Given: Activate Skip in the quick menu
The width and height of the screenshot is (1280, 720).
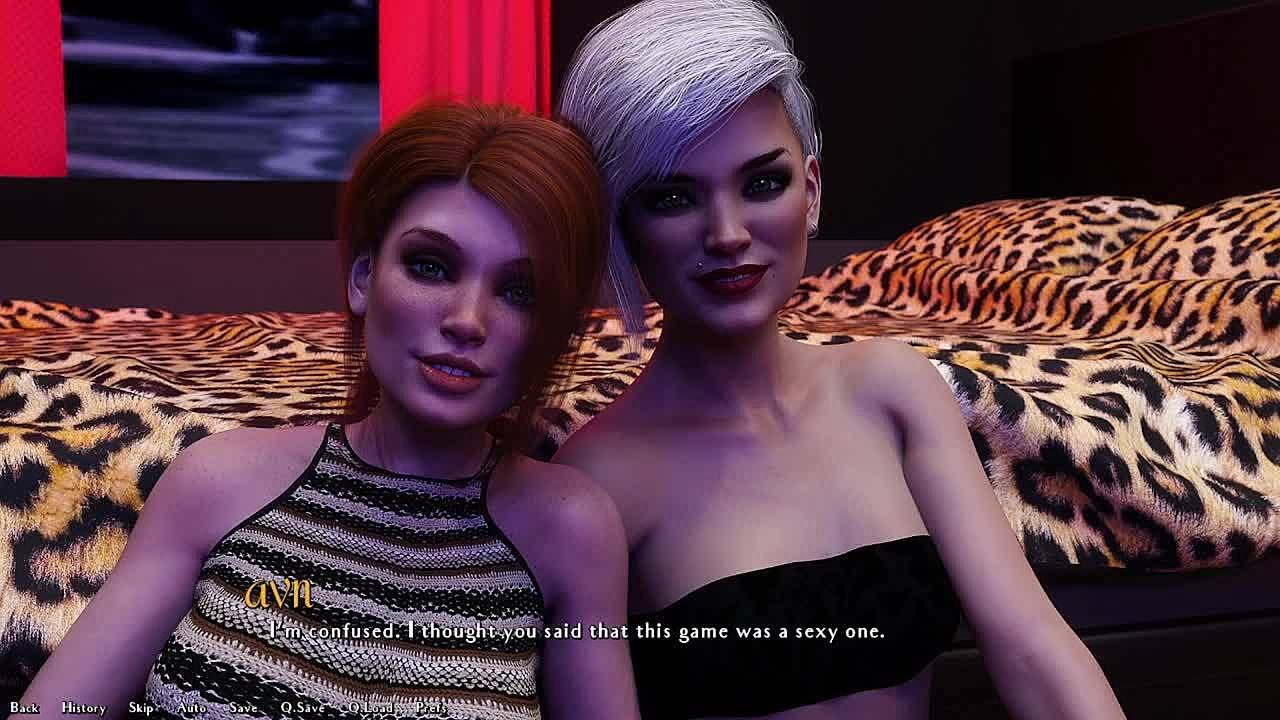Looking at the screenshot, I should click(141, 708).
